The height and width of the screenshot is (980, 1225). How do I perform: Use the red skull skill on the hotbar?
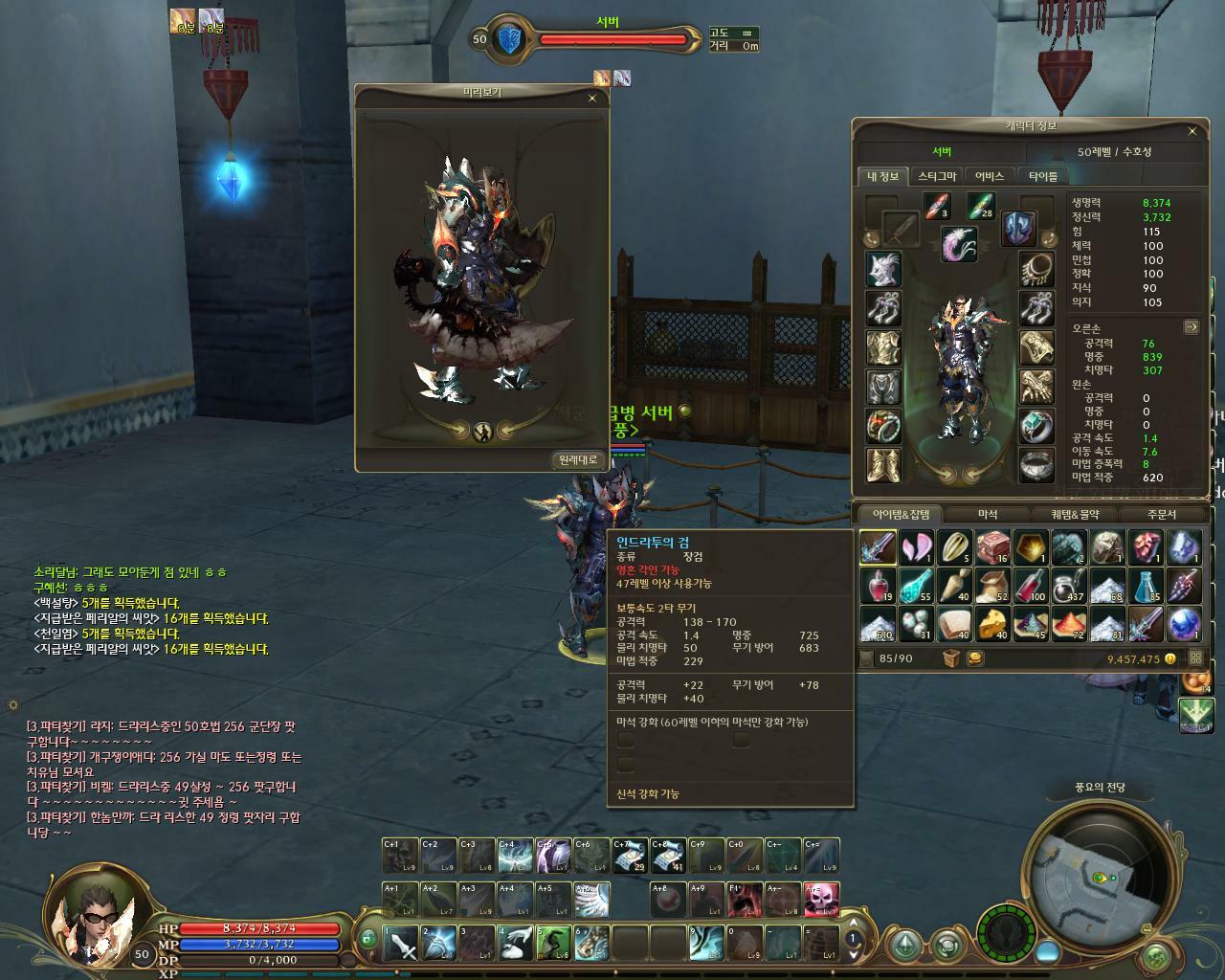point(821,900)
